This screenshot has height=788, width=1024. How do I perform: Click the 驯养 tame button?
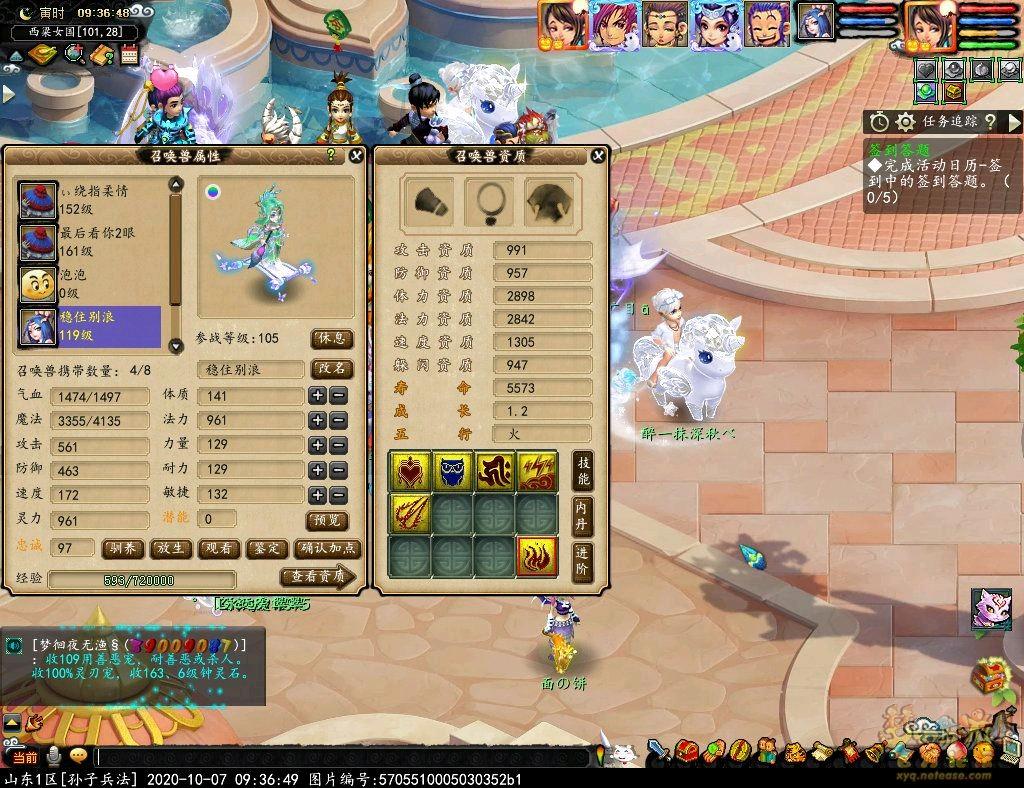123,548
